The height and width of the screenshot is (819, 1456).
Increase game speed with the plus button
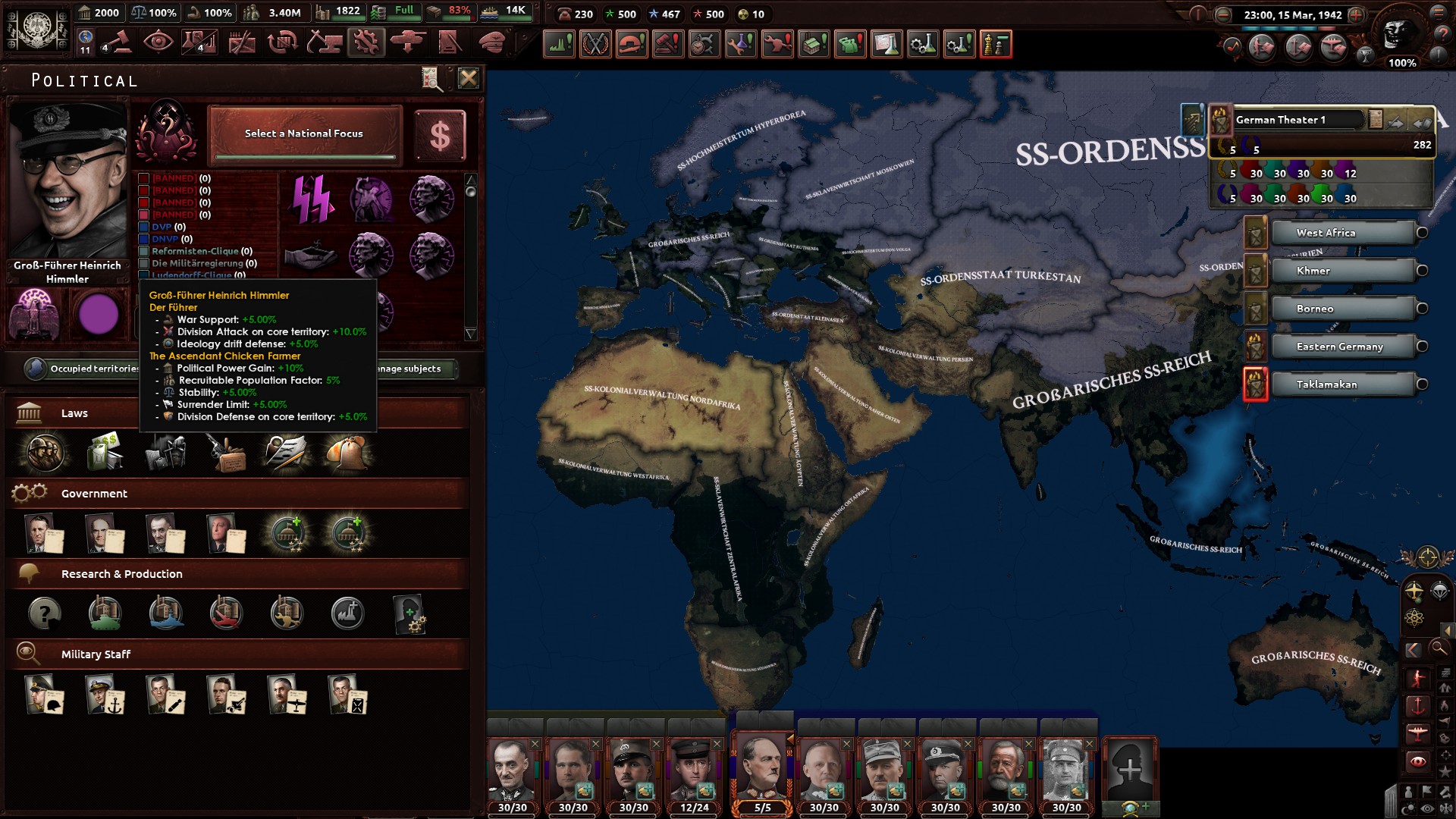[1357, 14]
